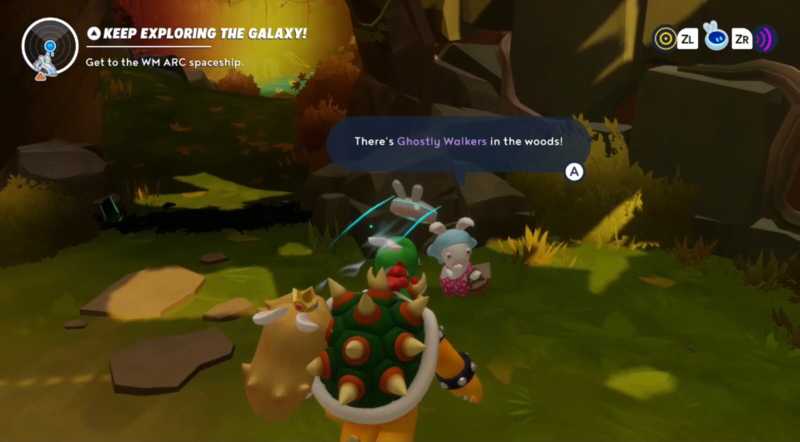
Task: Select the Keep Exploring the Galaxy objective
Action: coord(197,34)
